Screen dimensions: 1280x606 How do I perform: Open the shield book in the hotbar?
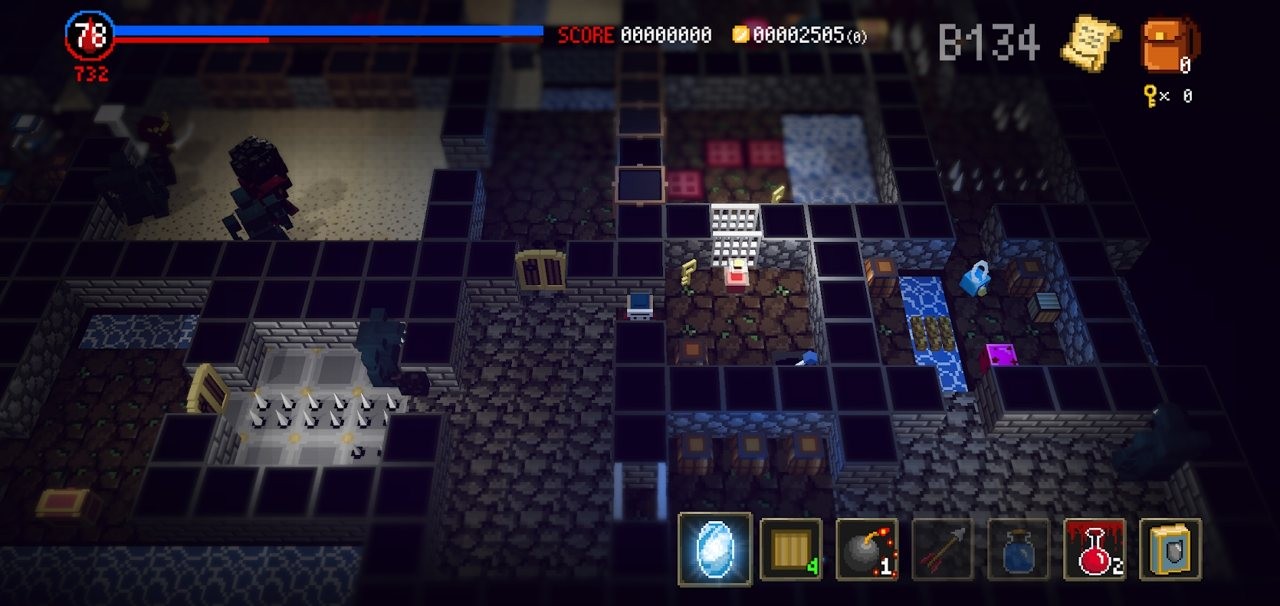pyautogui.click(x=1170, y=549)
